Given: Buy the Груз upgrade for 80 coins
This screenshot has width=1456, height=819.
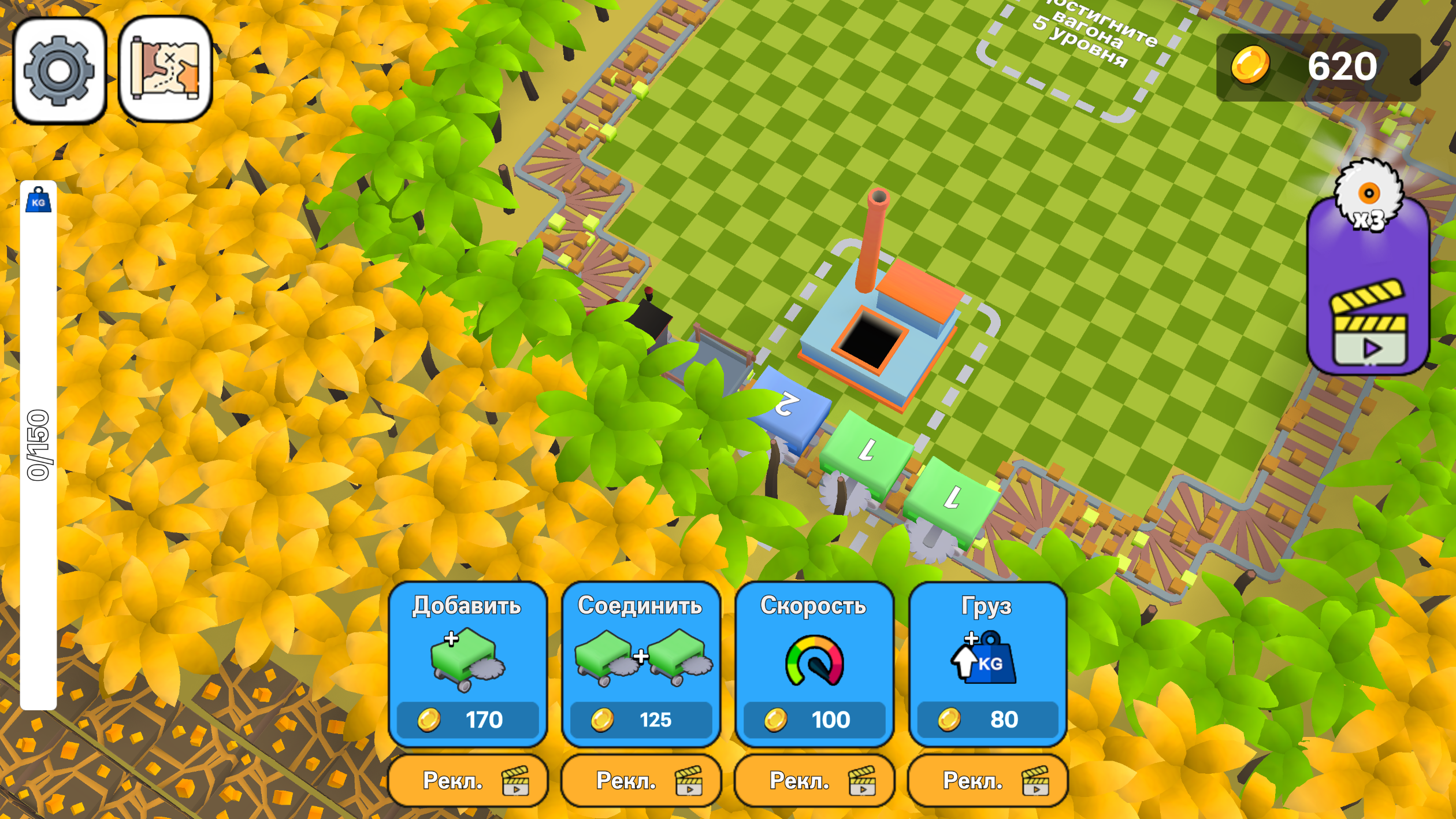Looking at the screenshot, I should coord(987,720).
